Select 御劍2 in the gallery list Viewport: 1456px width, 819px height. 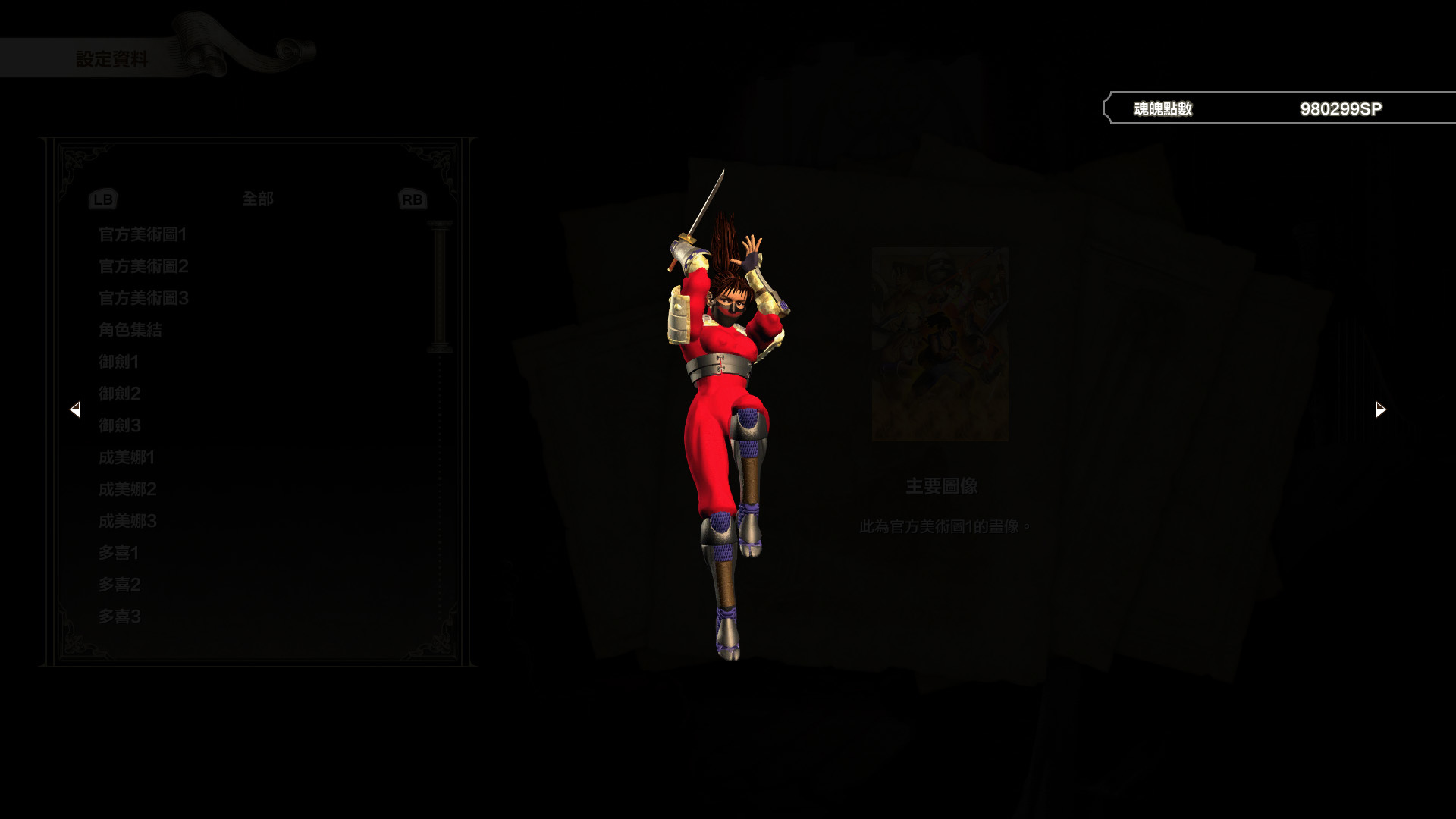click(118, 394)
